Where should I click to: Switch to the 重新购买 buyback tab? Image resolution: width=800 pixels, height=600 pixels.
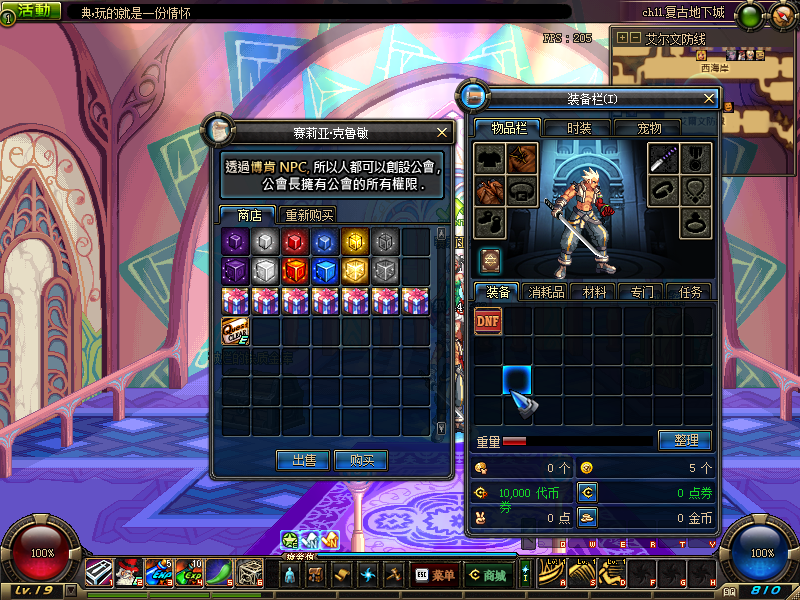point(309,215)
